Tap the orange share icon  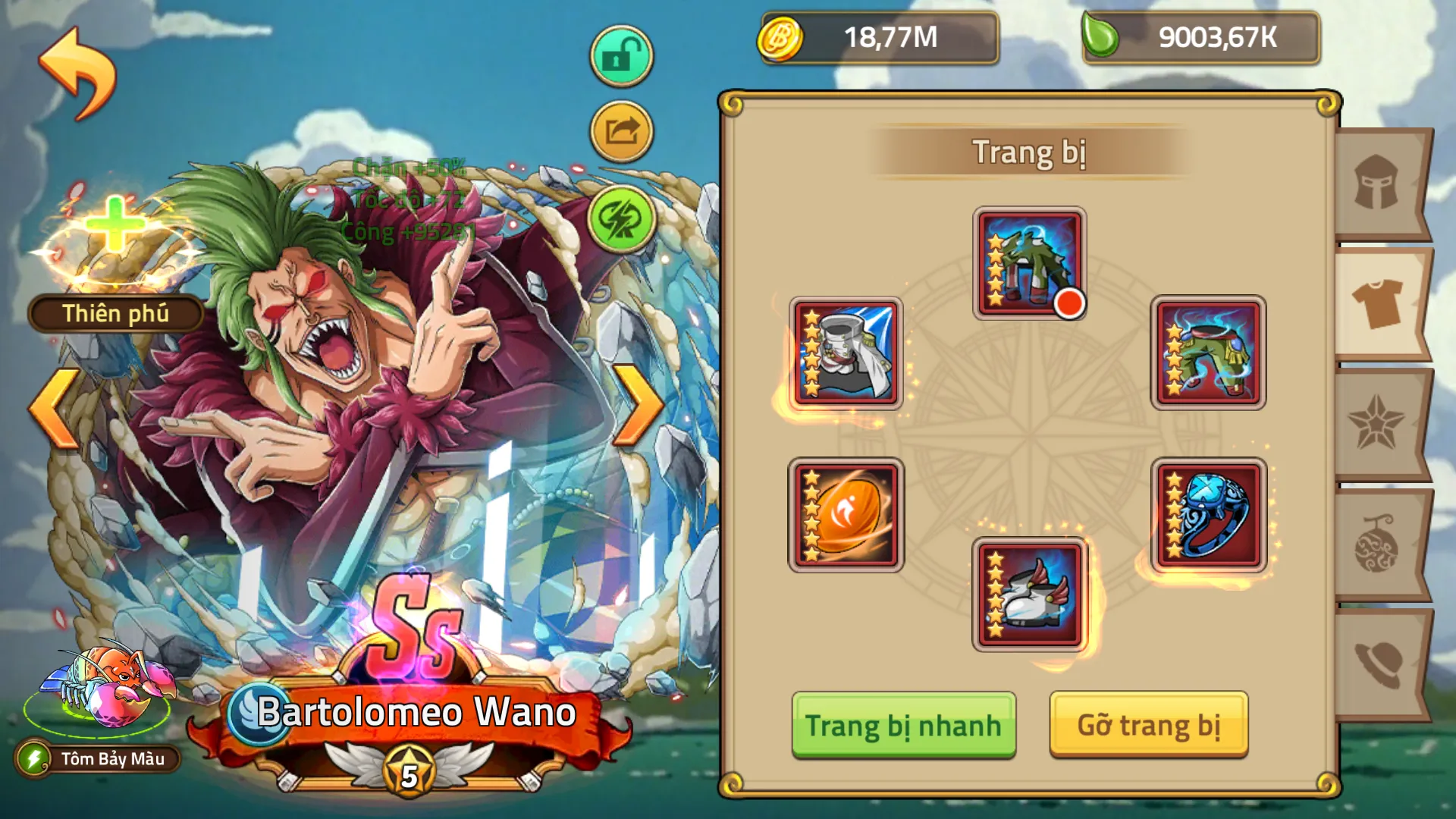point(620,130)
